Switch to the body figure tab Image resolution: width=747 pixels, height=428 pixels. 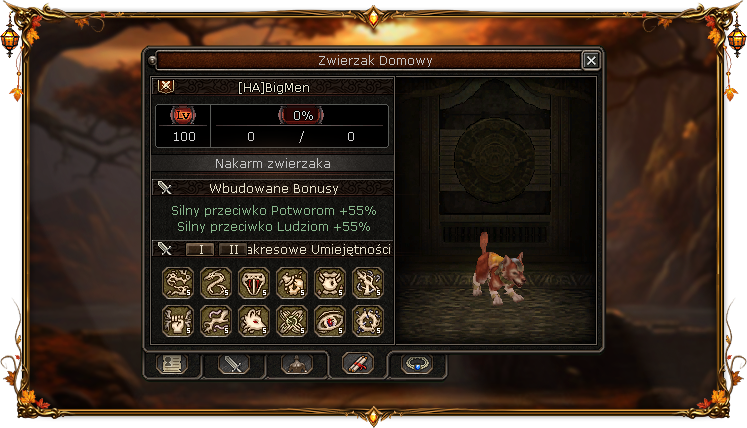tap(295, 365)
